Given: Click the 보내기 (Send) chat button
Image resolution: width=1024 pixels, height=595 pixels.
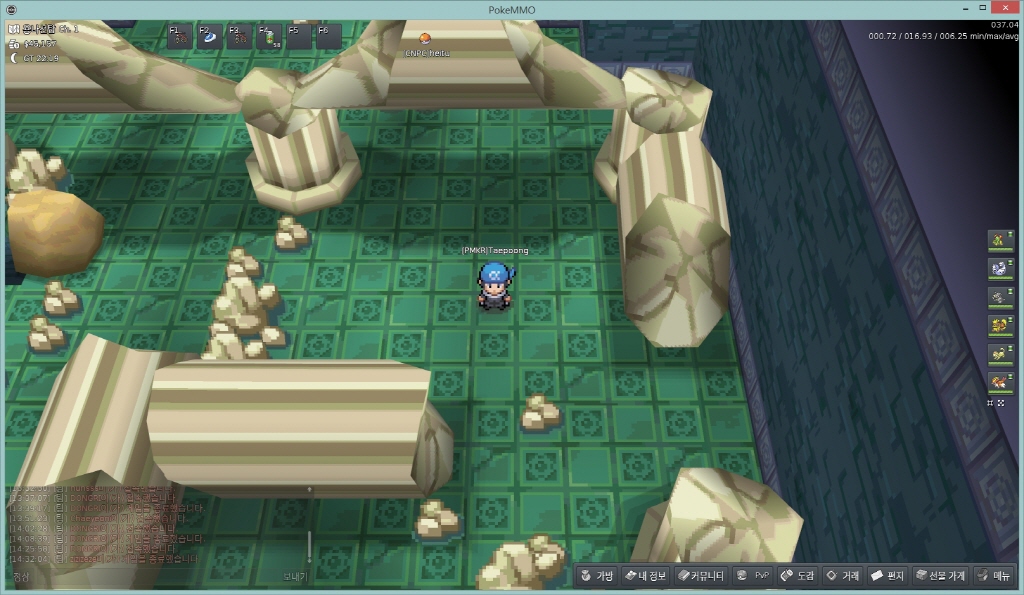Looking at the screenshot, I should pos(296,577).
